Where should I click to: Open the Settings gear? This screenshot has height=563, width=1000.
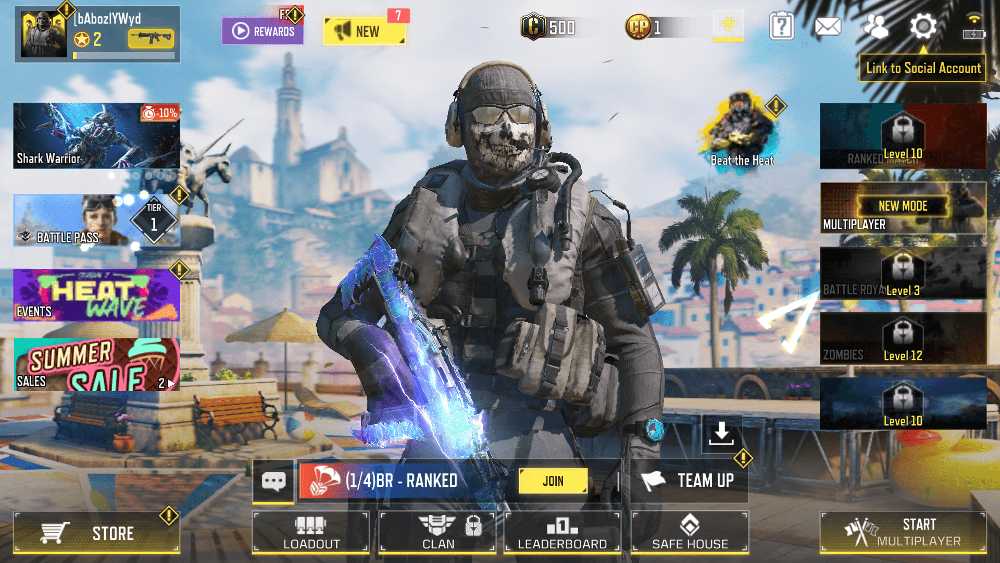pos(923,27)
